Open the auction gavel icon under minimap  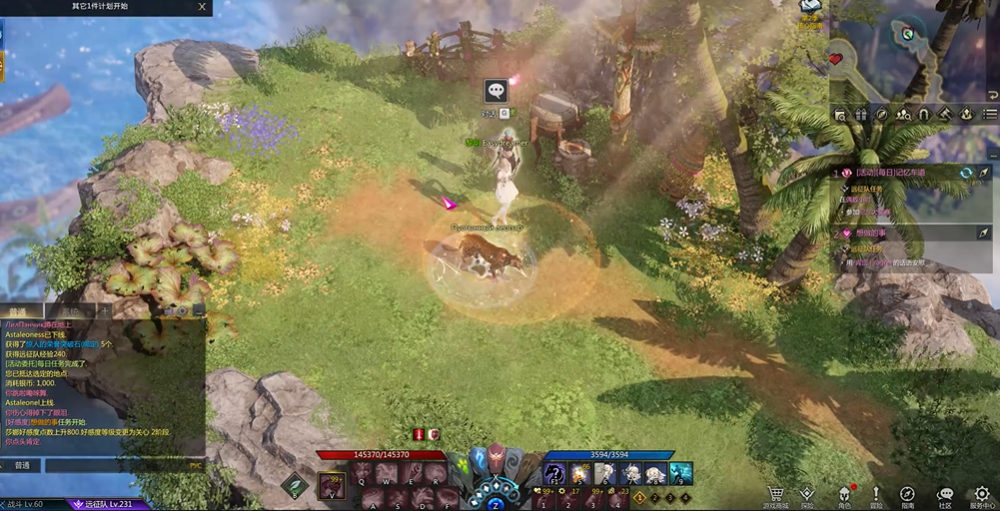click(945, 114)
